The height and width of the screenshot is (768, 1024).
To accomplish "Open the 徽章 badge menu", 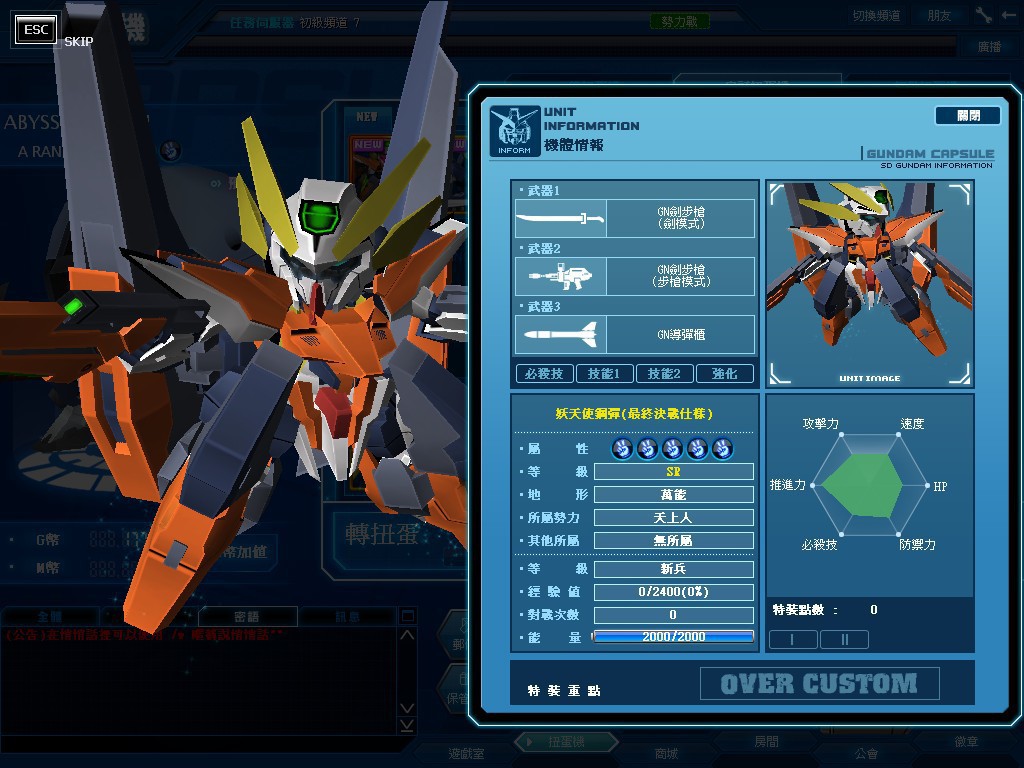I will (966, 742).
